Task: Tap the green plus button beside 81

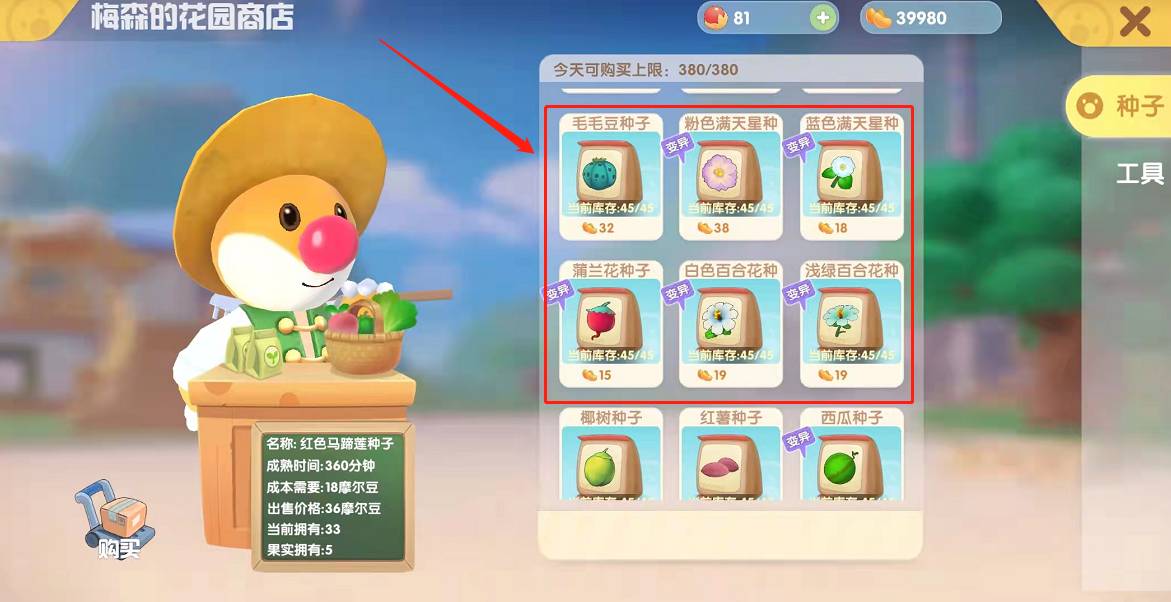Action: pos(823,18)
